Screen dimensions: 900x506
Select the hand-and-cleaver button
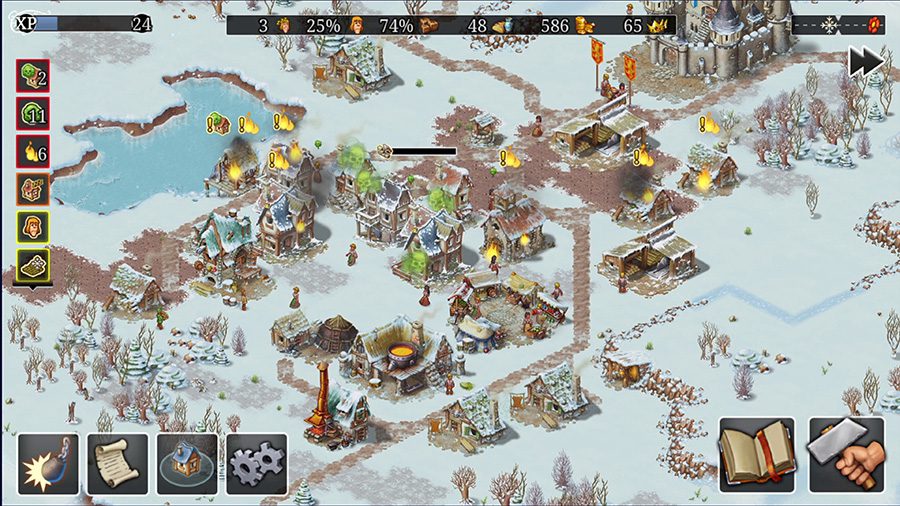(x=846, y=455)
